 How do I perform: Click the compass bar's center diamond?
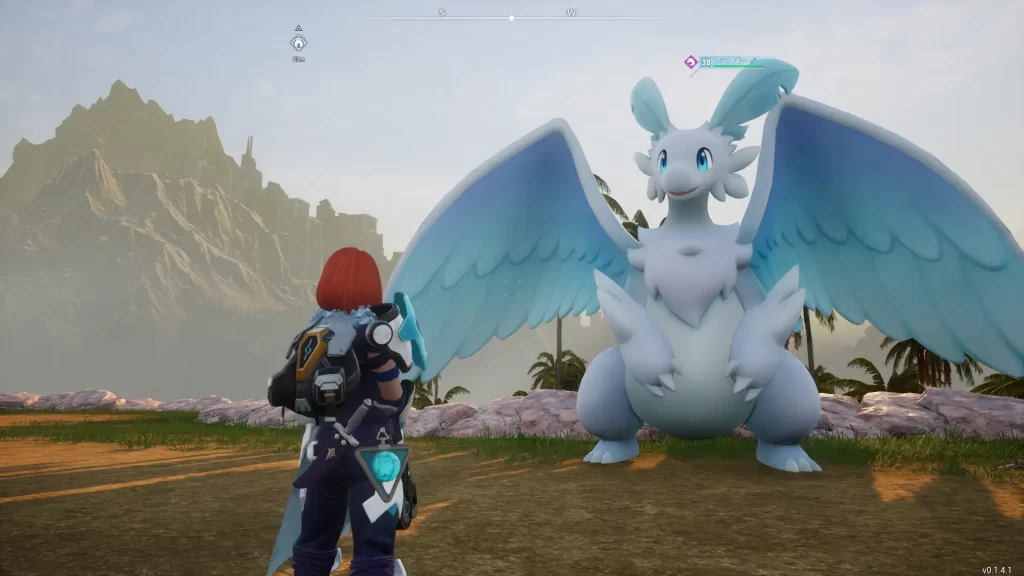511,18
